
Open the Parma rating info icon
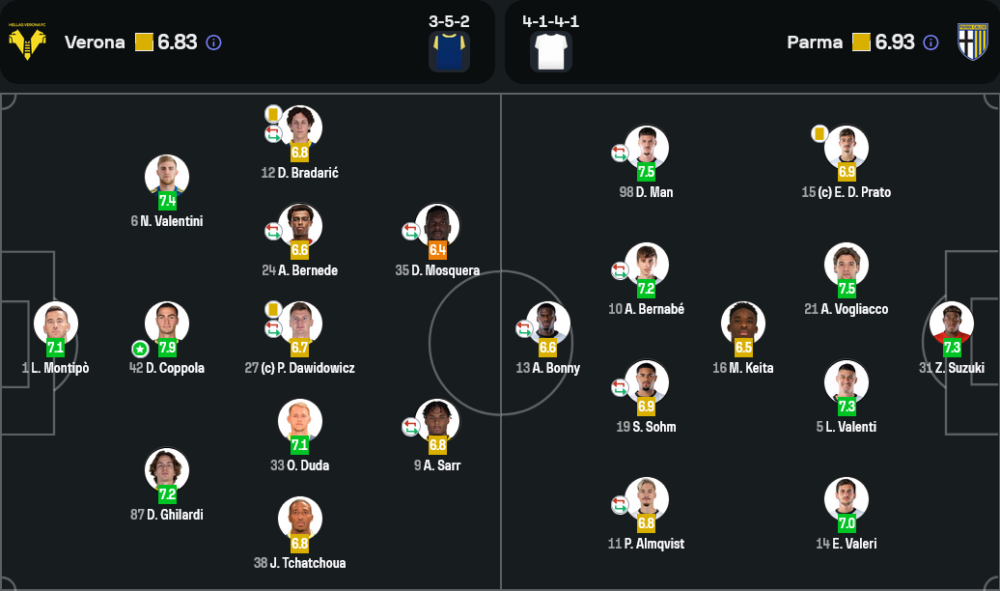(x=931, y=43)
